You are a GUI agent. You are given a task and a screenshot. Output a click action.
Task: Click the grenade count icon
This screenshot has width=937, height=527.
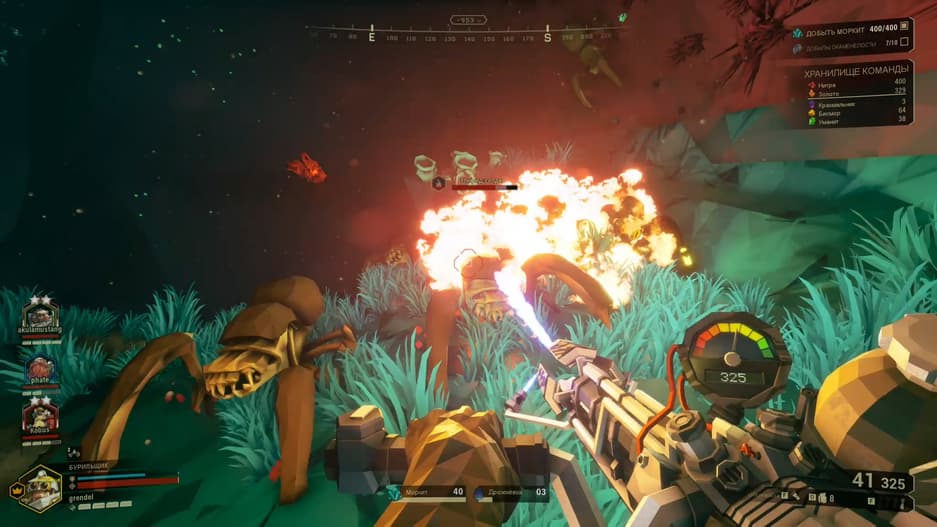821,498
